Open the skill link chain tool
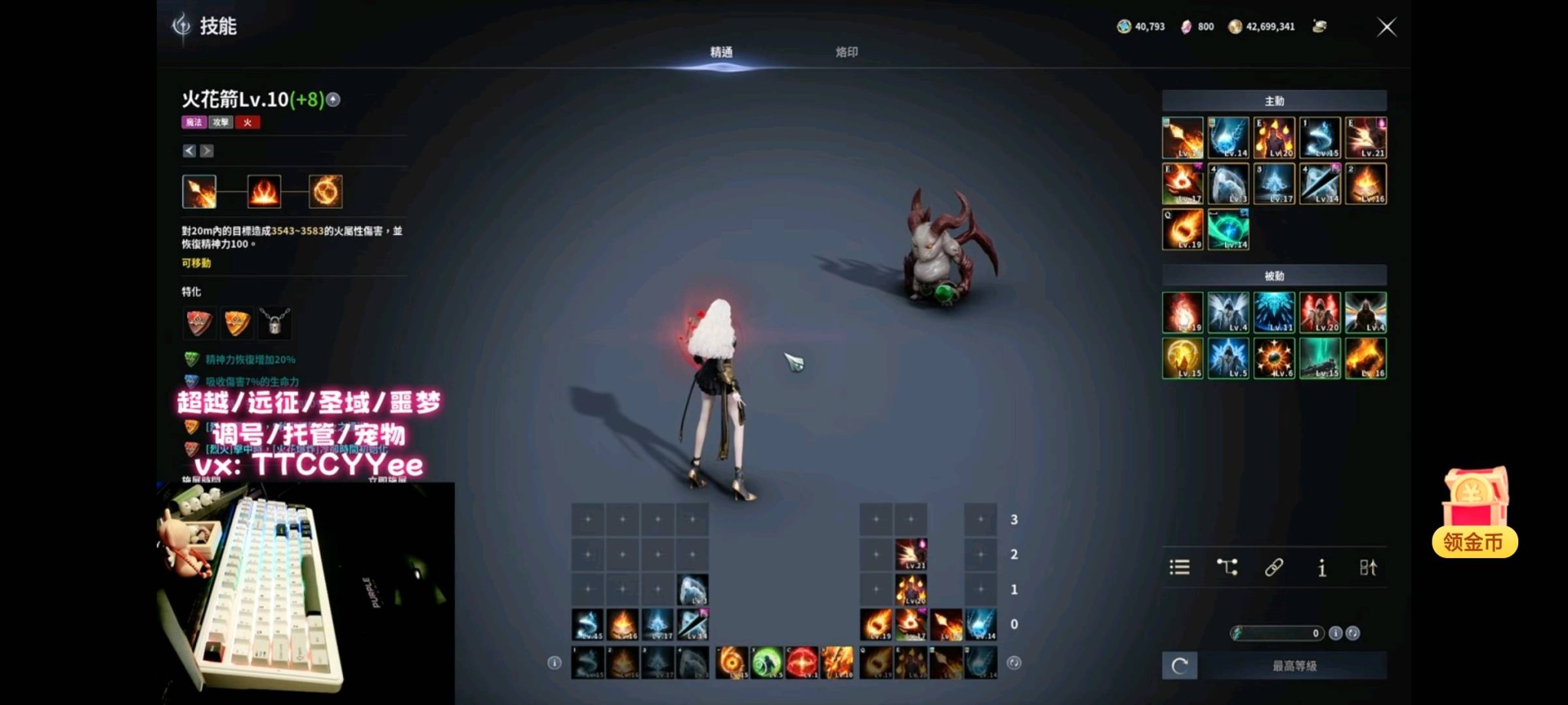 pyautogui.click(x=1274, y=567)
